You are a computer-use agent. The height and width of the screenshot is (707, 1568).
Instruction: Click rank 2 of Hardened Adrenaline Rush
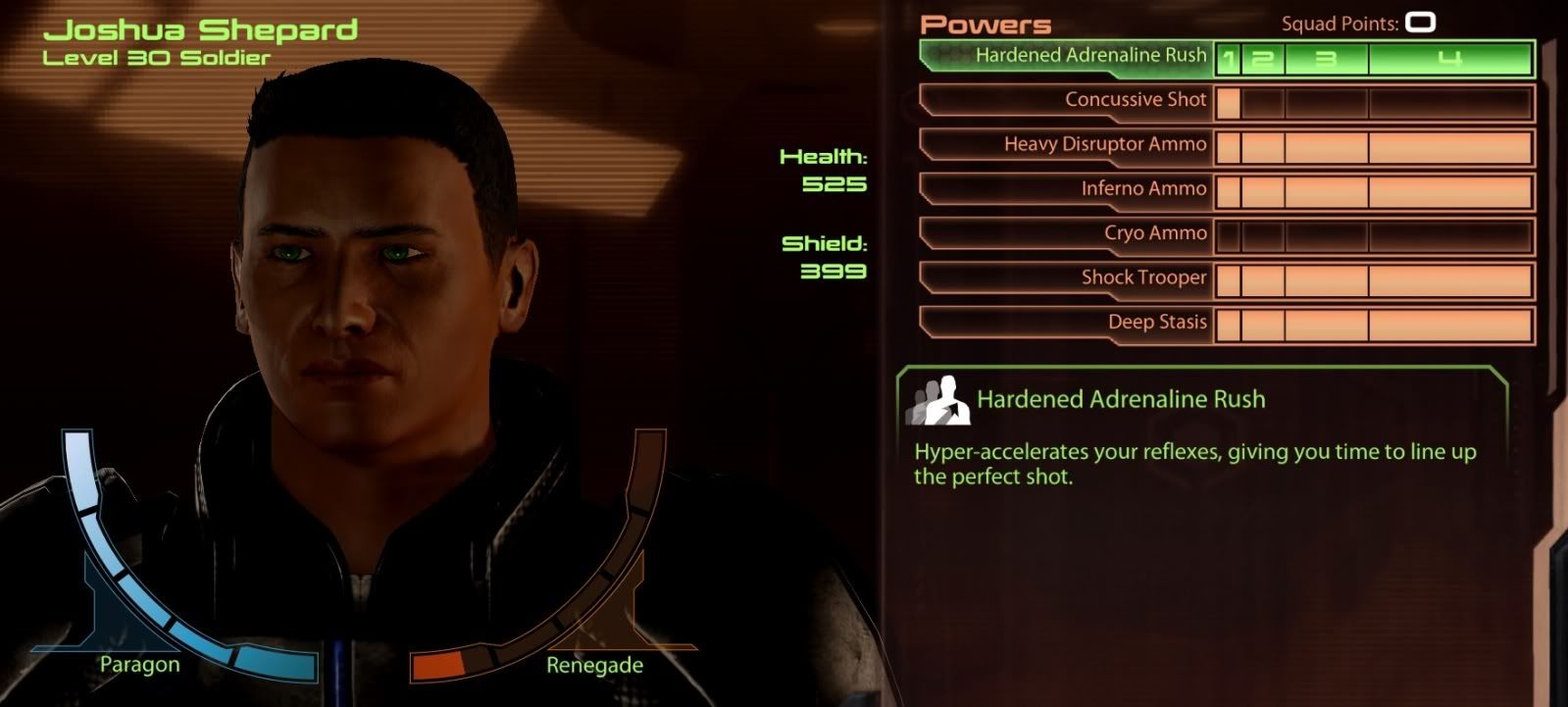click(x=1262, y=60)
